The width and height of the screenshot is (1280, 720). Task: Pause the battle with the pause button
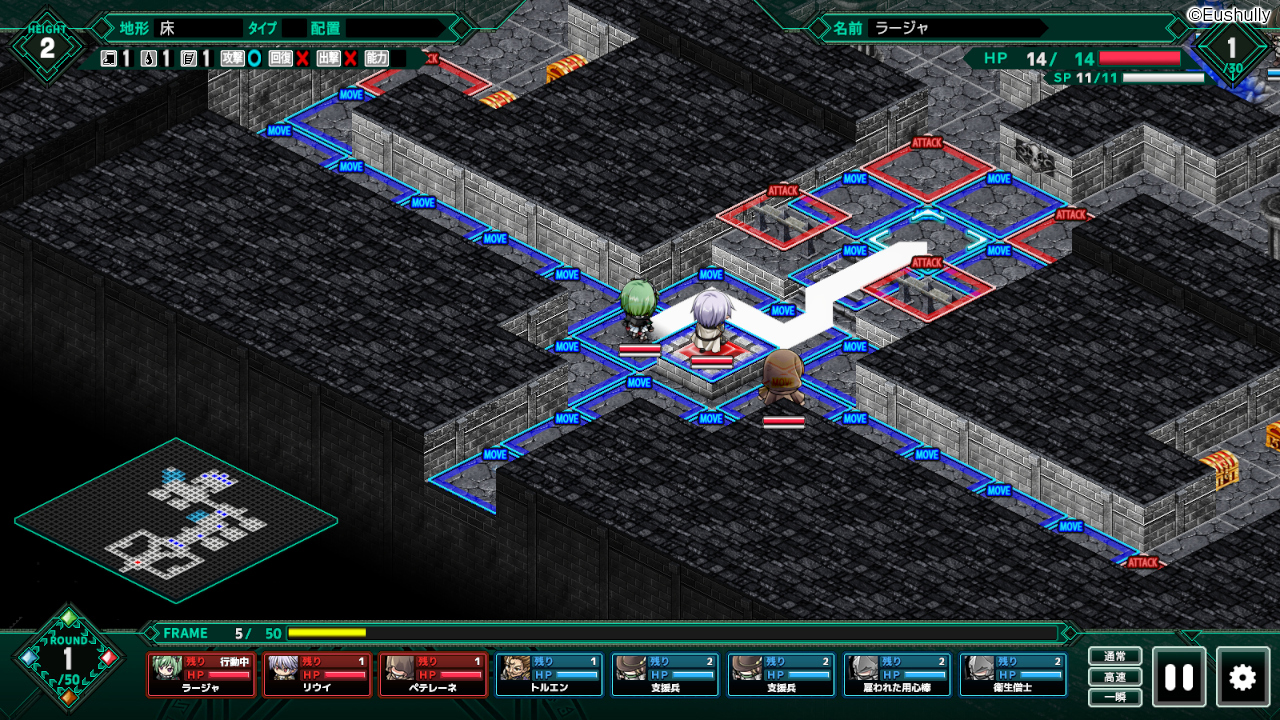1179,677
